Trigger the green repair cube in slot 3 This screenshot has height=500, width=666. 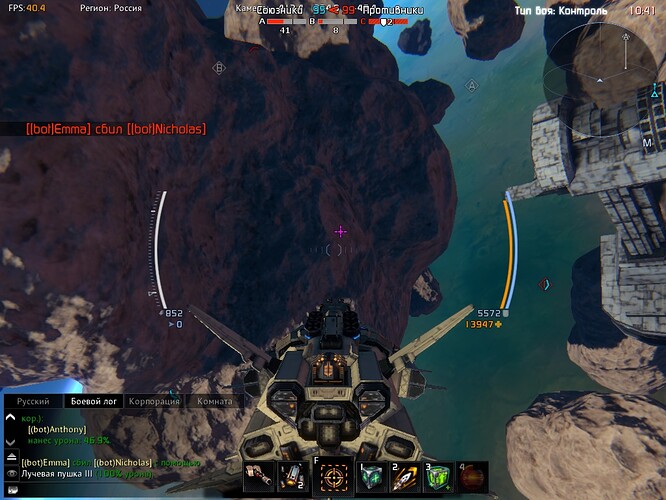click(439, 477)
